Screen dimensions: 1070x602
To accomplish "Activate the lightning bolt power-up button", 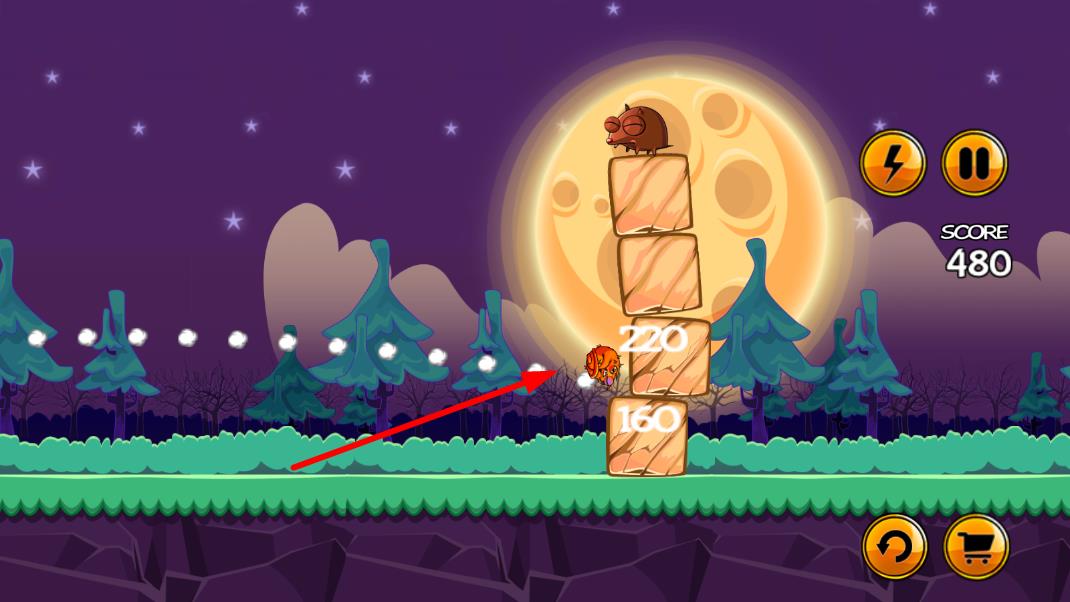I will pyautogui.click(x=893, y=163).
